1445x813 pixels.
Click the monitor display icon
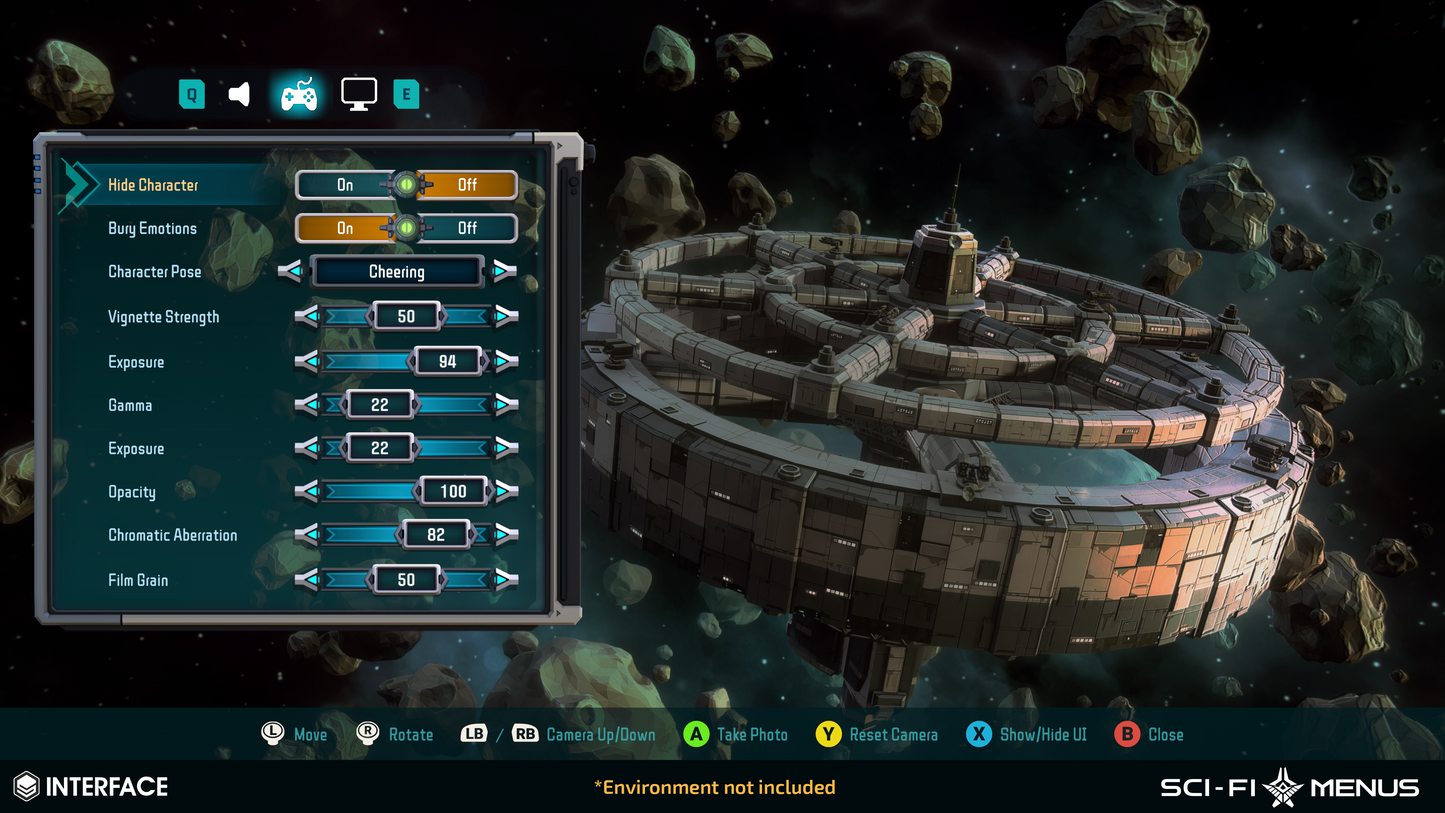coord(358,92)
